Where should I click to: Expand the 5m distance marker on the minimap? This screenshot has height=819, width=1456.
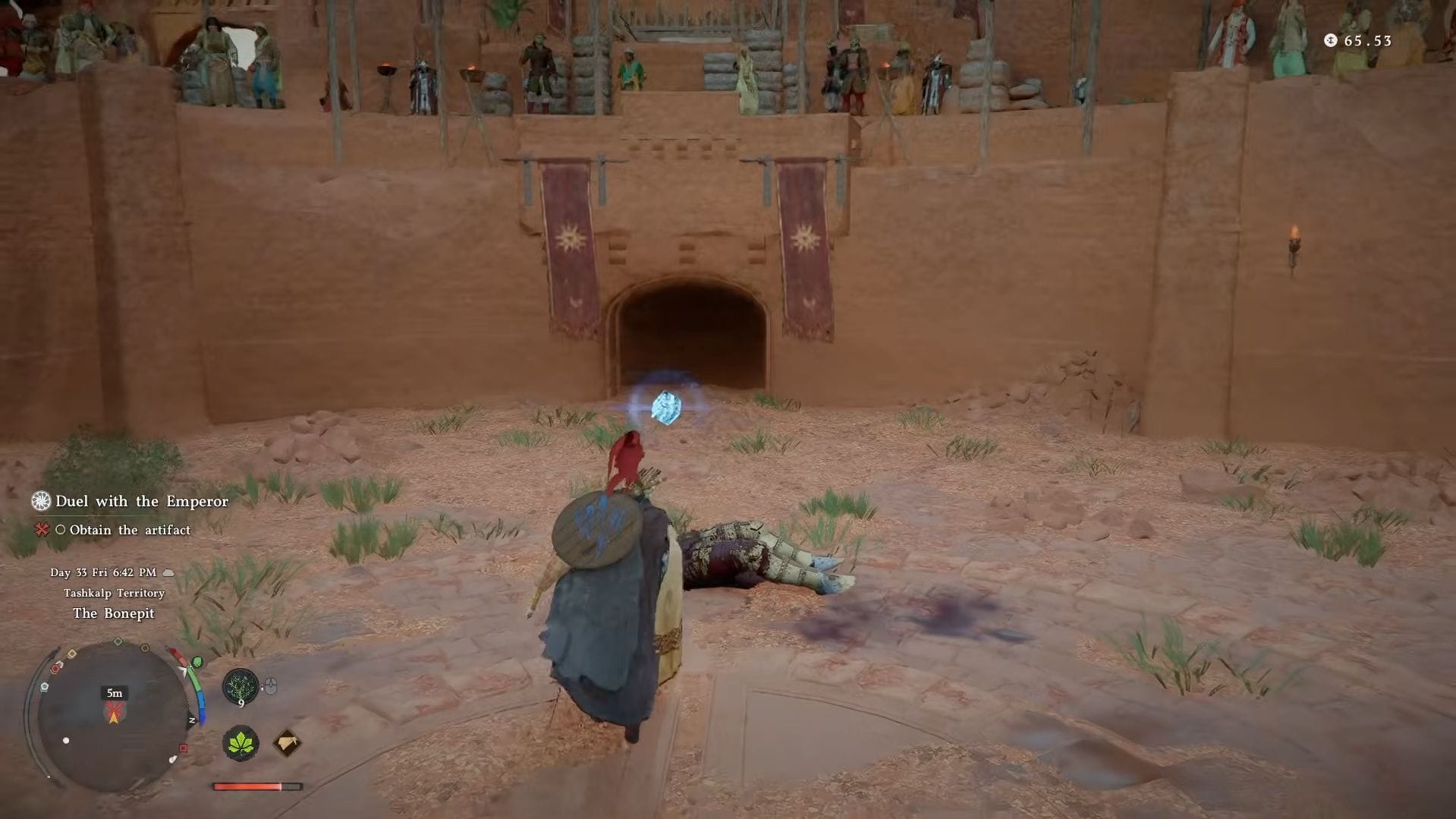tap(114, 693)
